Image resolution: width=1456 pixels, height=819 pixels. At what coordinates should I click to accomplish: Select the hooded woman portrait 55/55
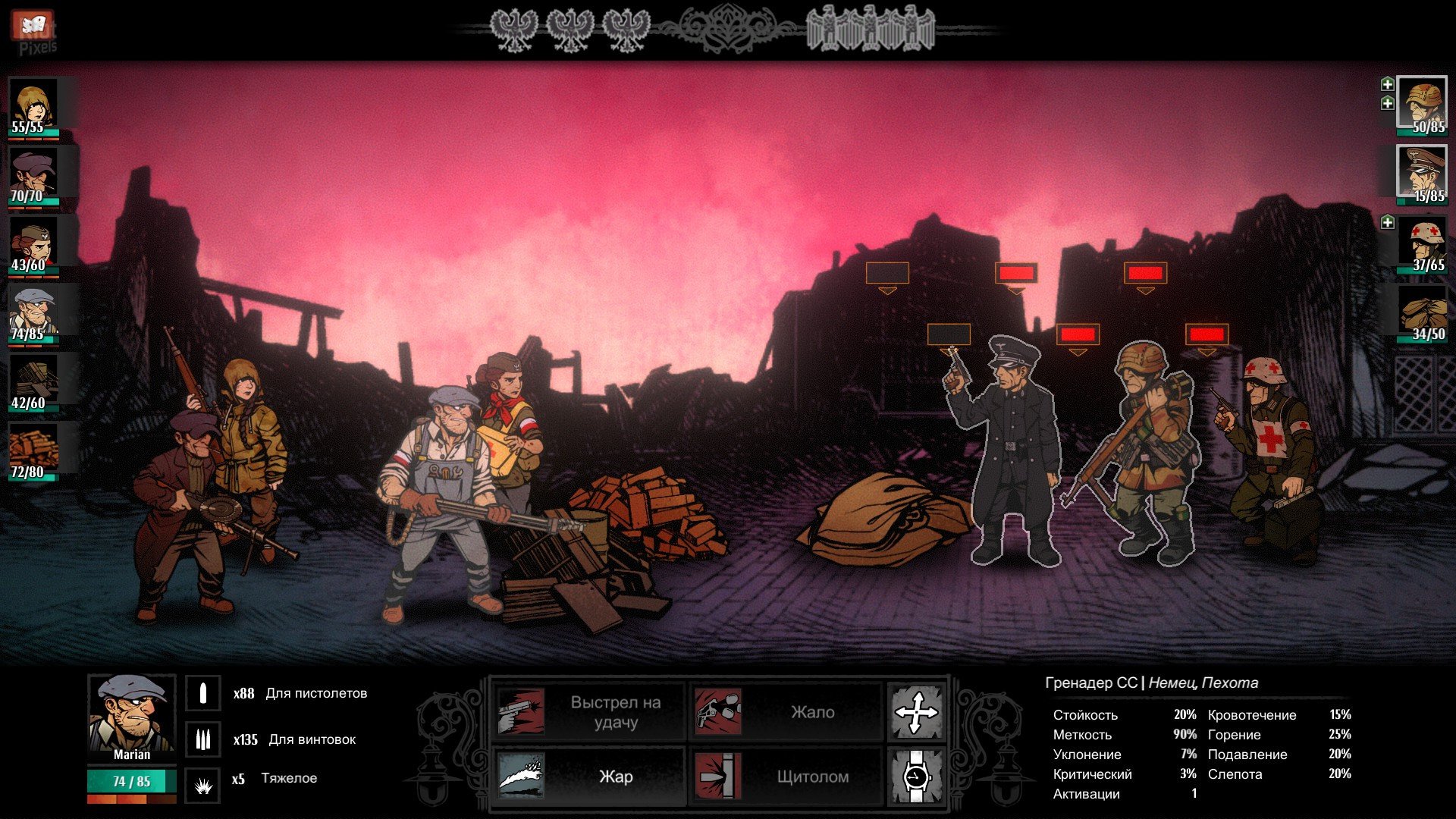[33, 105]
